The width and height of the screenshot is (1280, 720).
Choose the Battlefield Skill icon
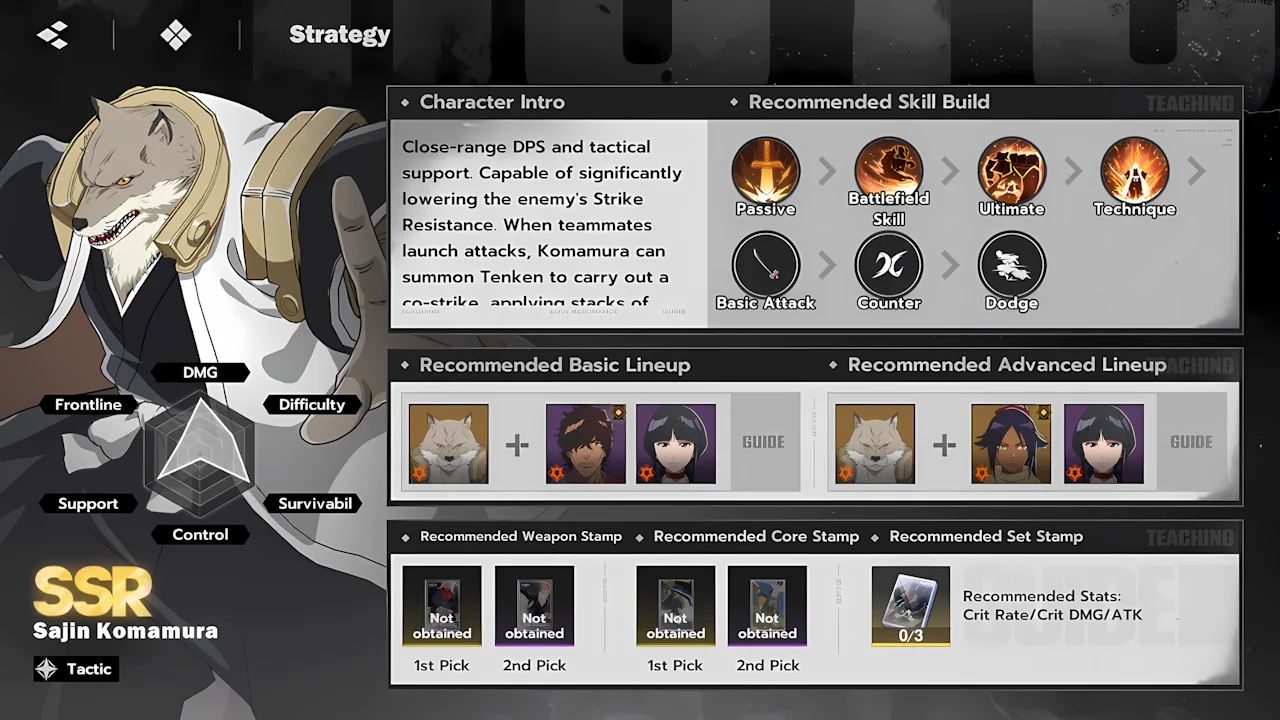[888, 172]
